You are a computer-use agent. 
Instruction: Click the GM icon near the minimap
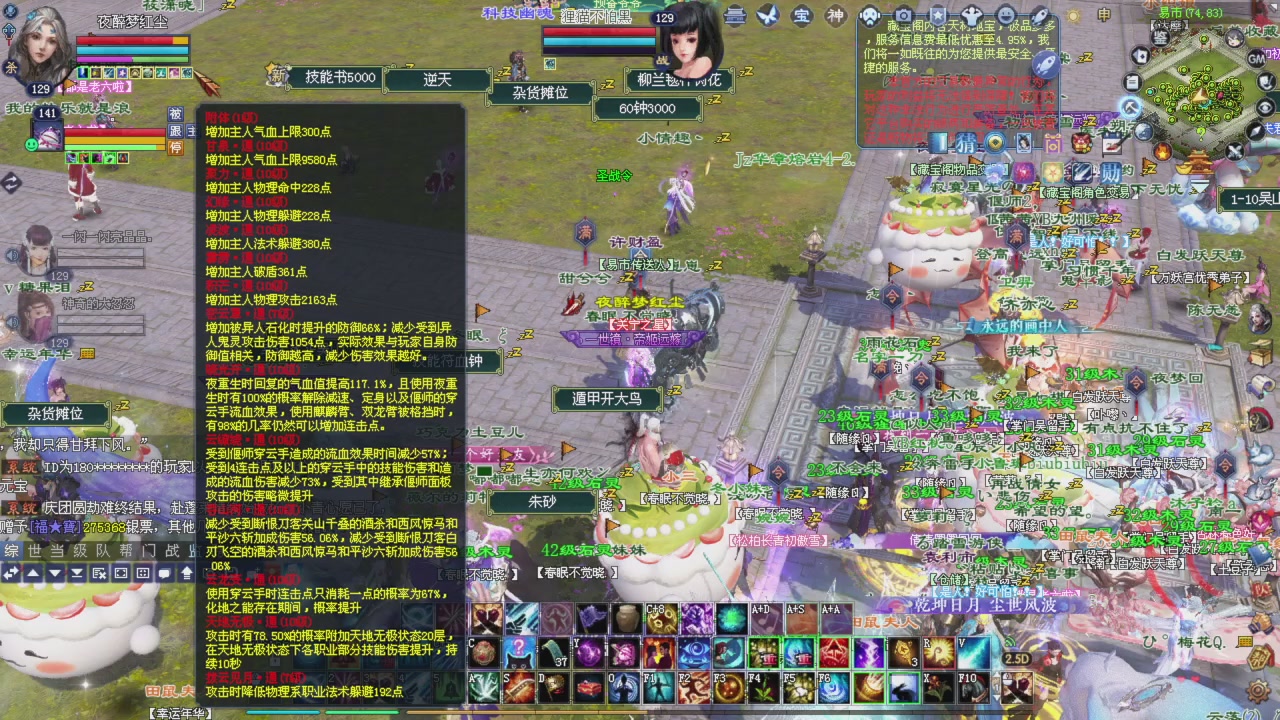[1256, 59]
